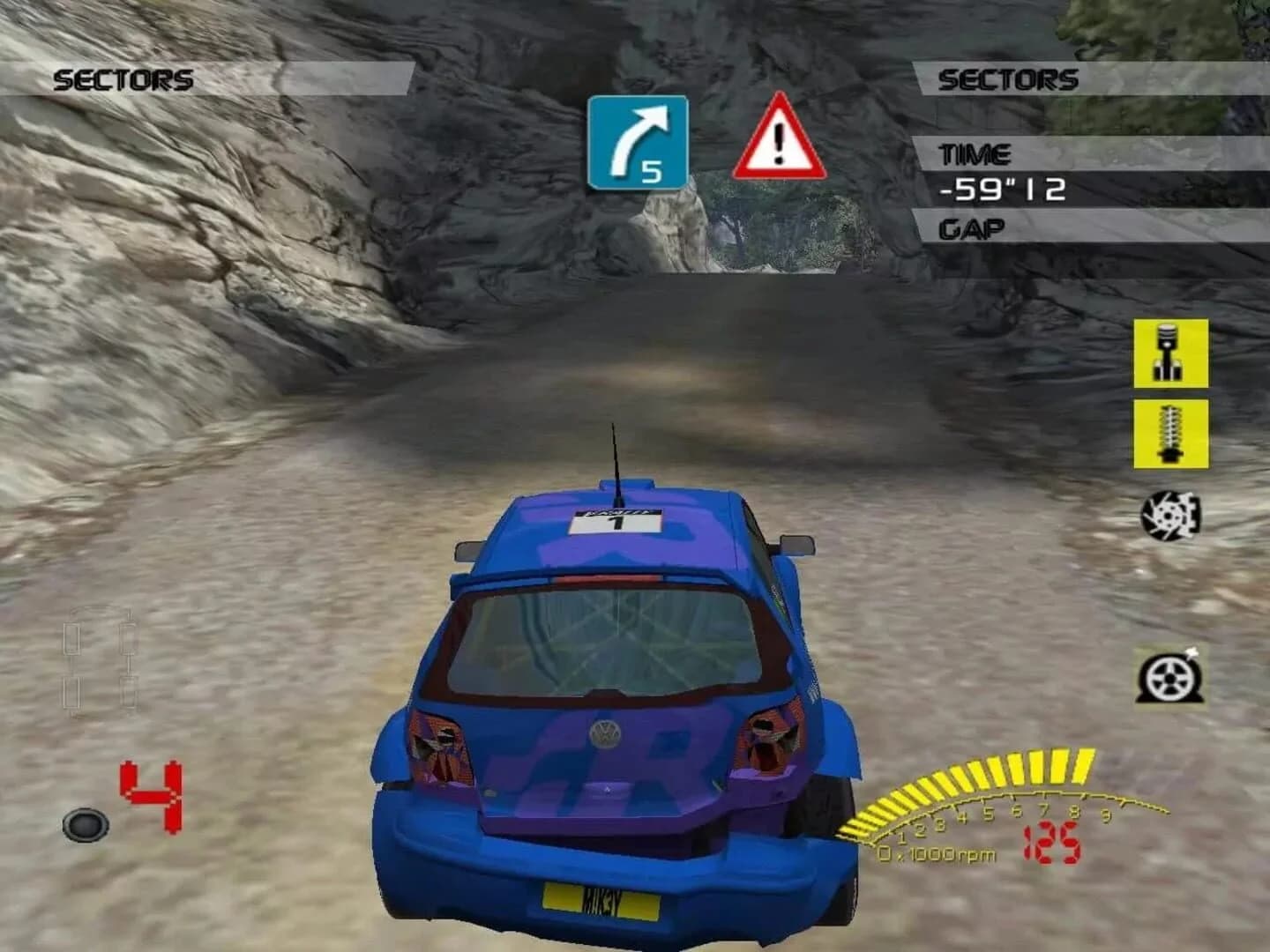Click the tire puncture warning icon
Screen dimensions: 1270x952
click(1169, 679)
